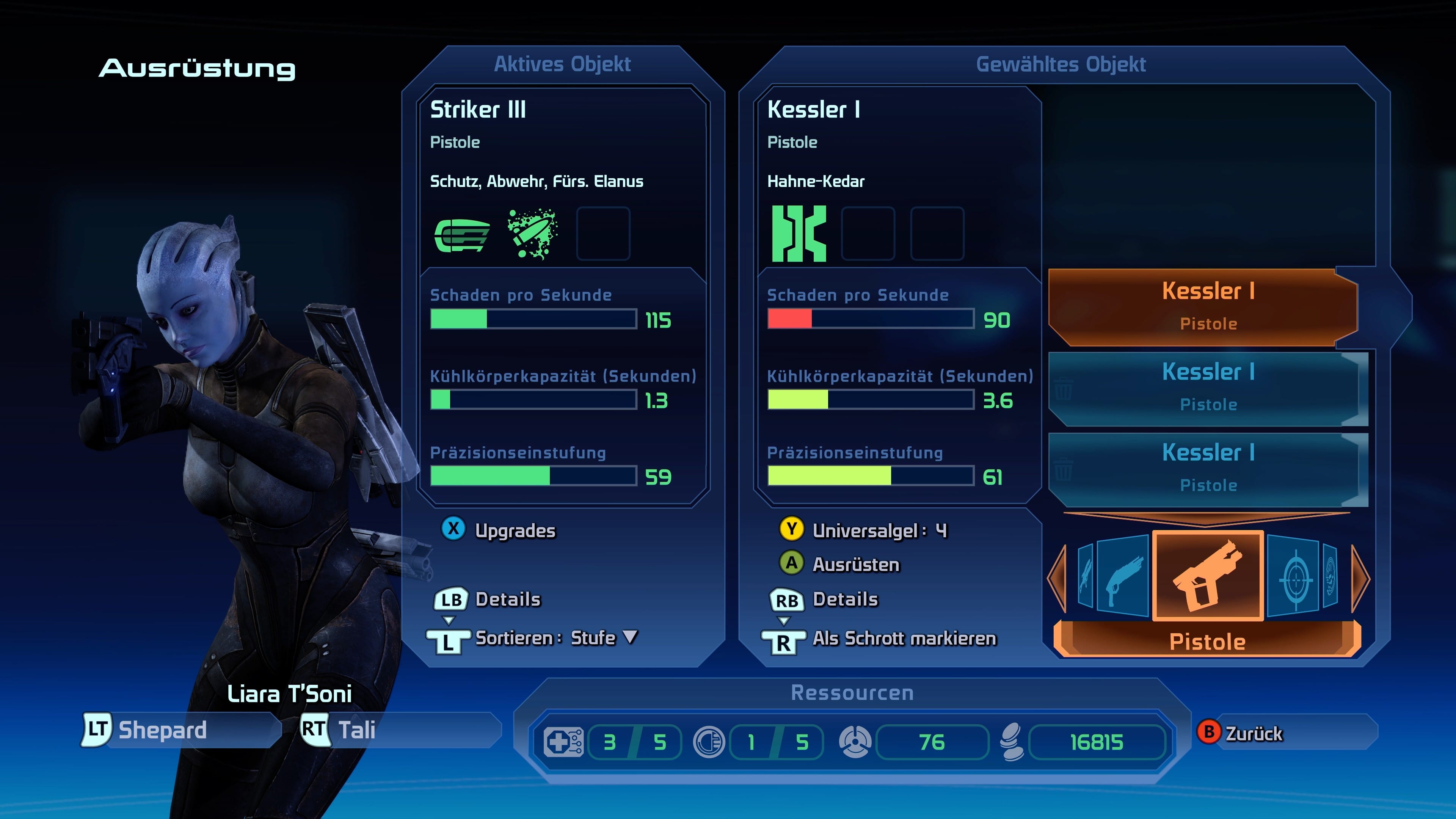Click the empty upgrade slot on Striker III
The height and width of the screenshot is (819, 1456).
click(x=602, y=234)
